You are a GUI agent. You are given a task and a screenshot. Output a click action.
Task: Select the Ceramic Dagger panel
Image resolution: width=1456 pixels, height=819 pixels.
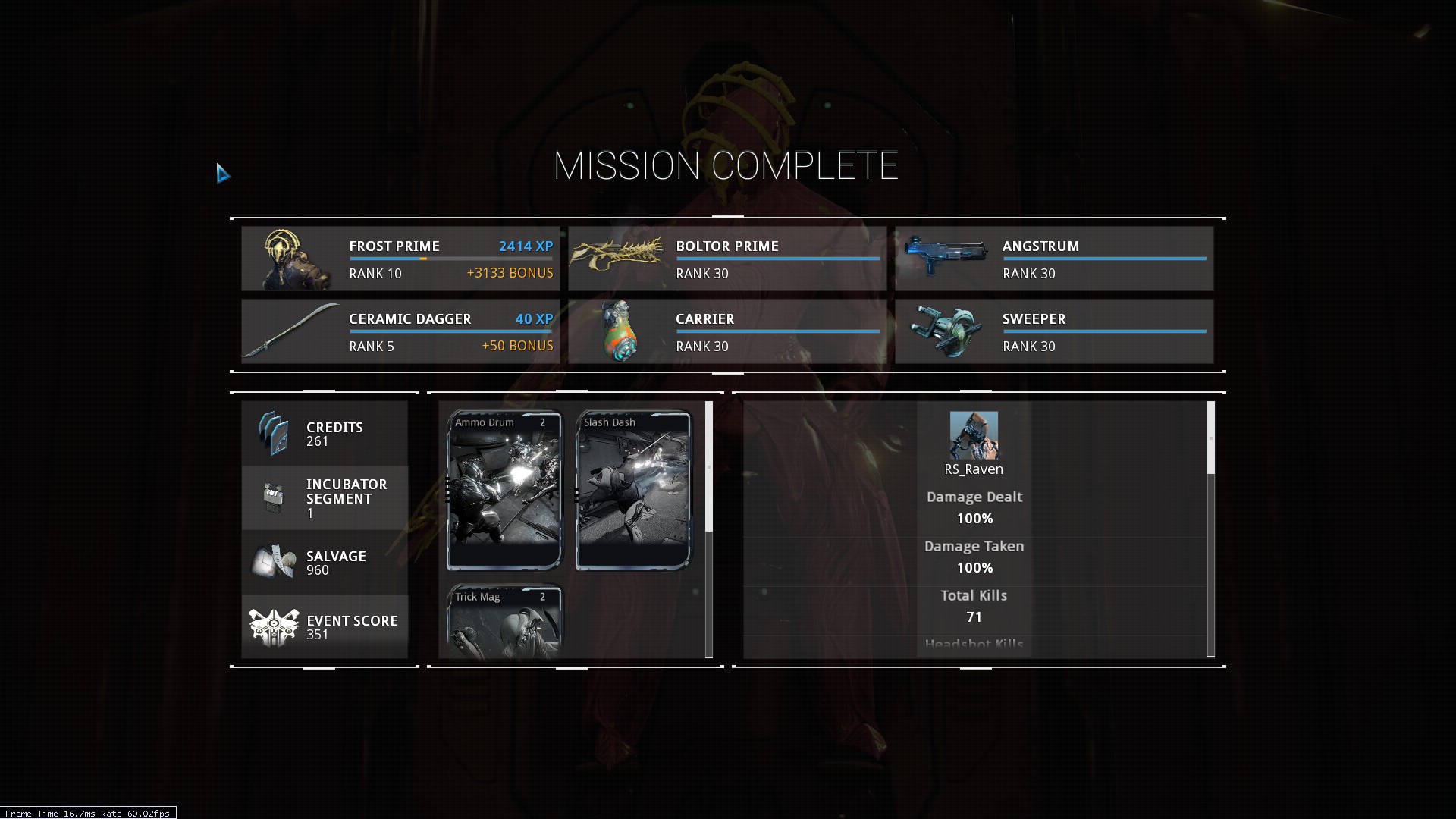[400, 331]
